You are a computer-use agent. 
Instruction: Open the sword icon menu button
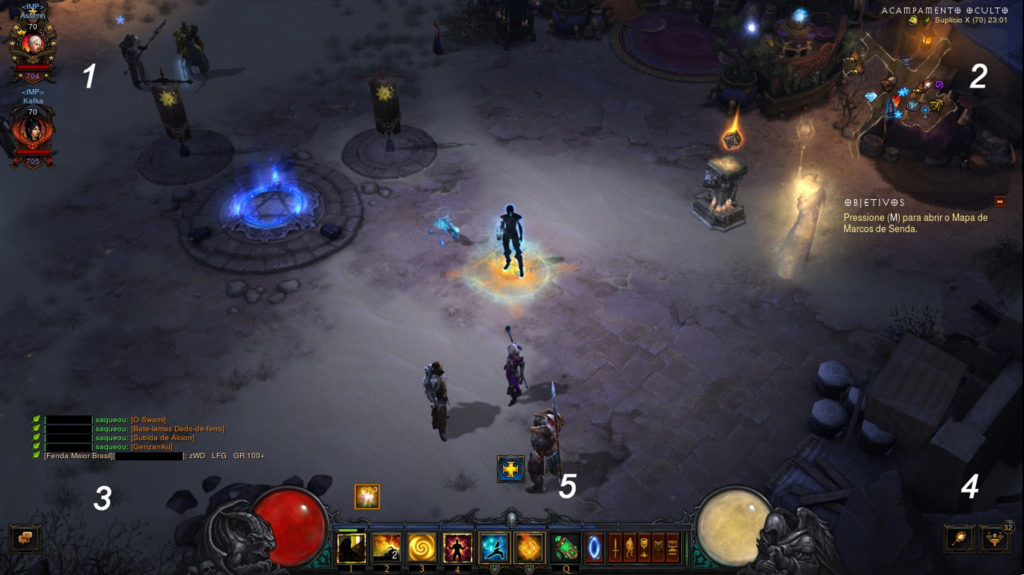pos(616,548)
